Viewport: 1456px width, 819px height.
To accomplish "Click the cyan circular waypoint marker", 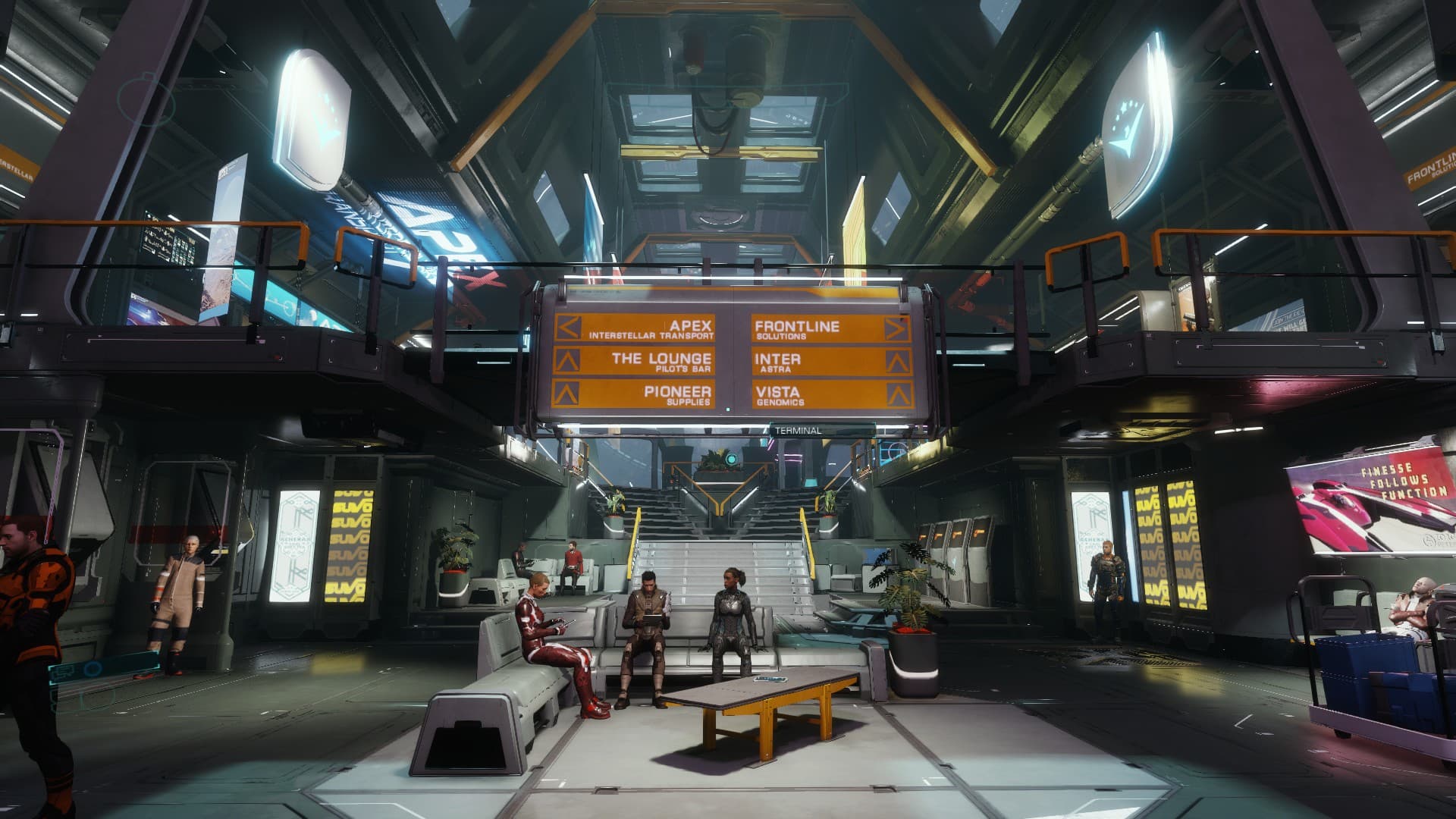I will pyautogui.click(x=730, y=459).
